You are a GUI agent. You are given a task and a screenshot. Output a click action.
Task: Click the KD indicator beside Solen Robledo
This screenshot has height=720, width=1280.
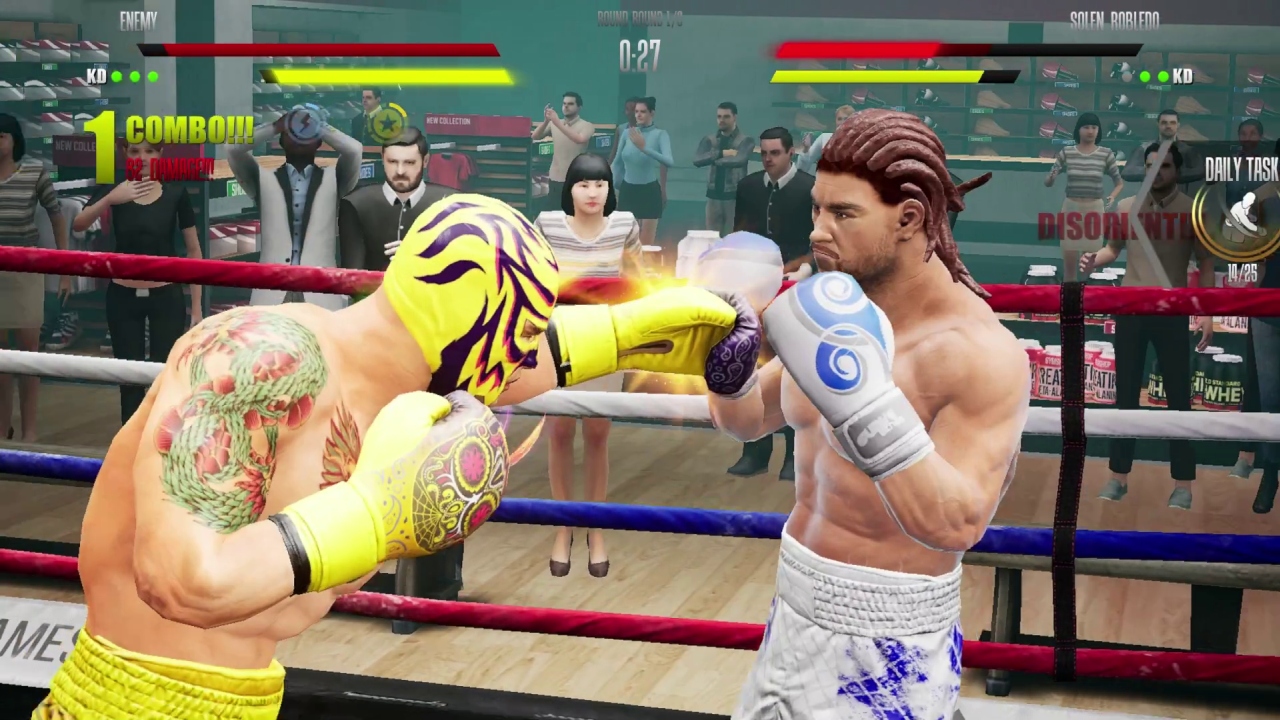point(1181,75)
